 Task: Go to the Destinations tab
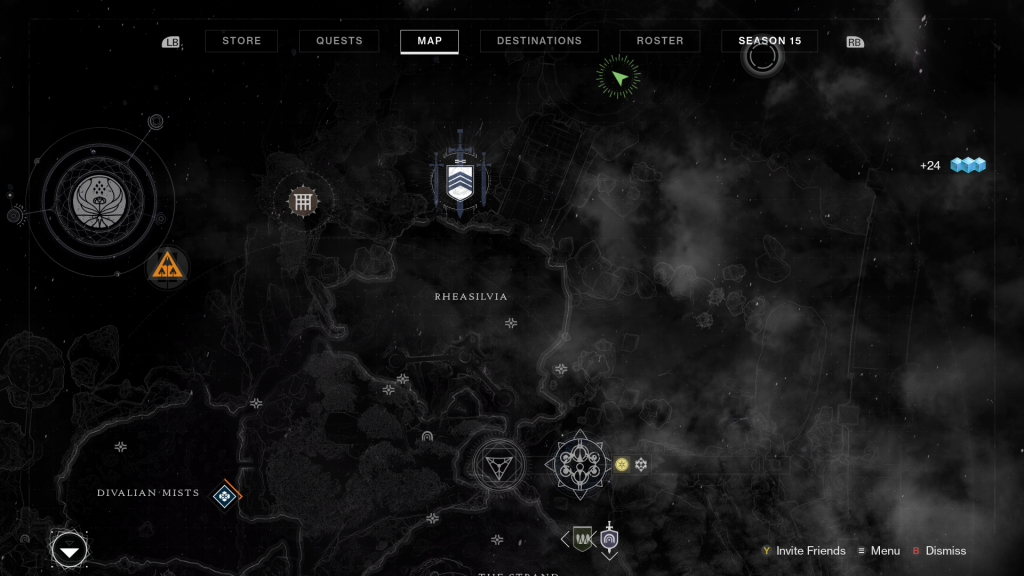tap(539, 41)
